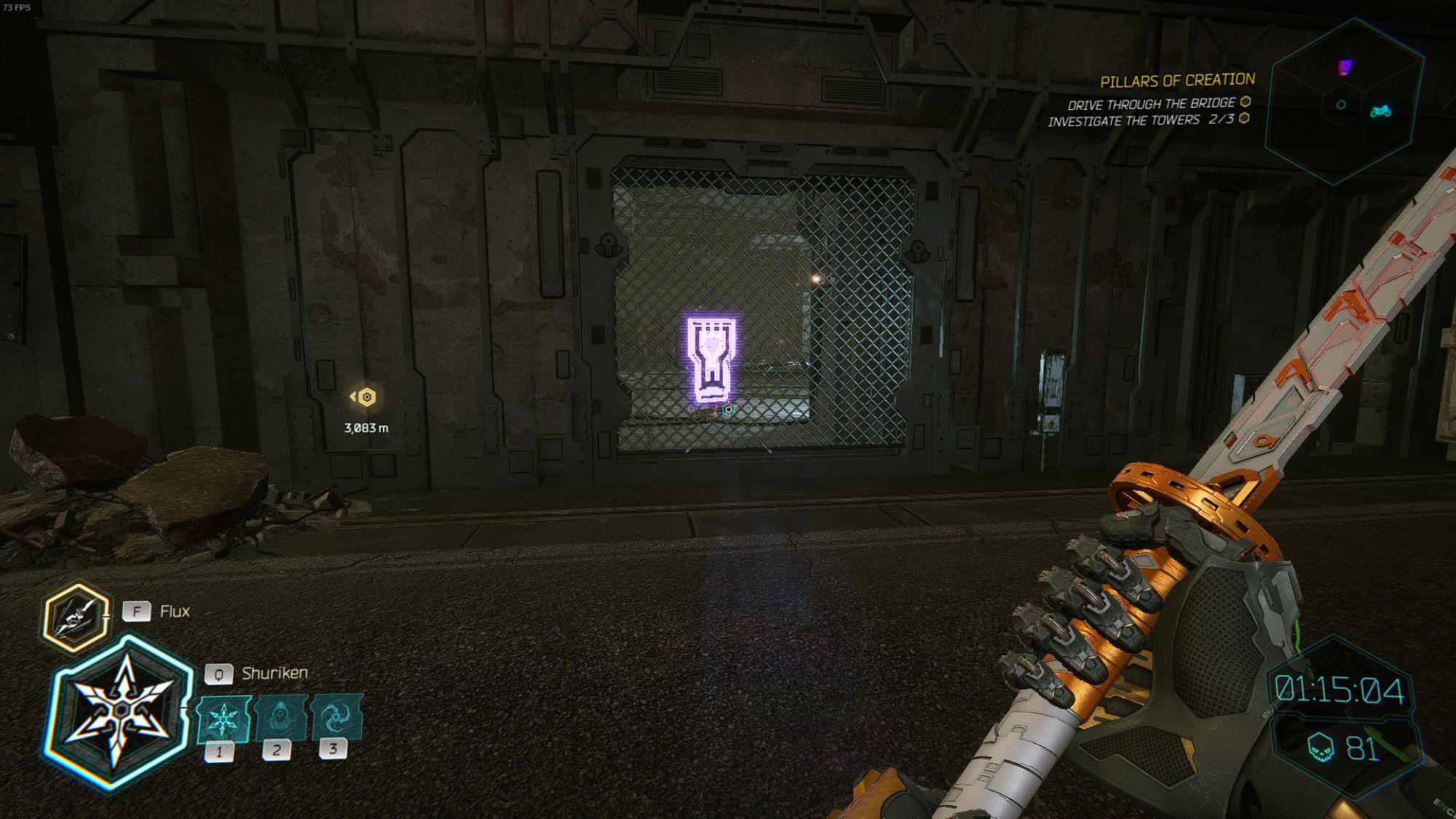
Task: Click the purple tower marker on the minimap
Action: tap(1345, 66)
